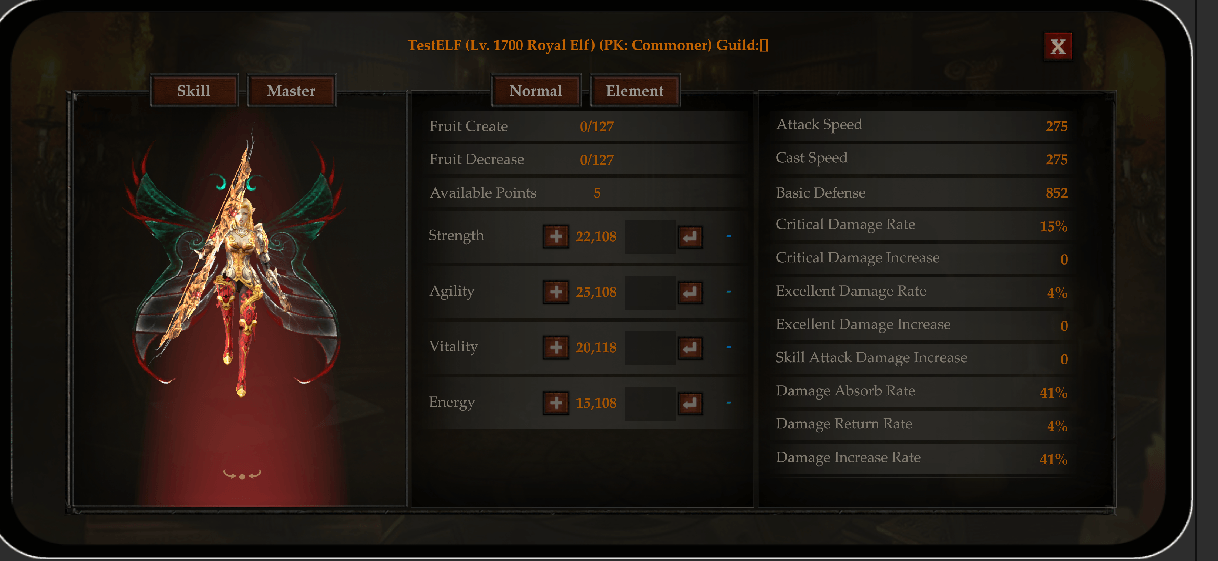Switch to the Master tab
Screen dimensions: 1218x561
pyautogui.click(x=291, y=91)
